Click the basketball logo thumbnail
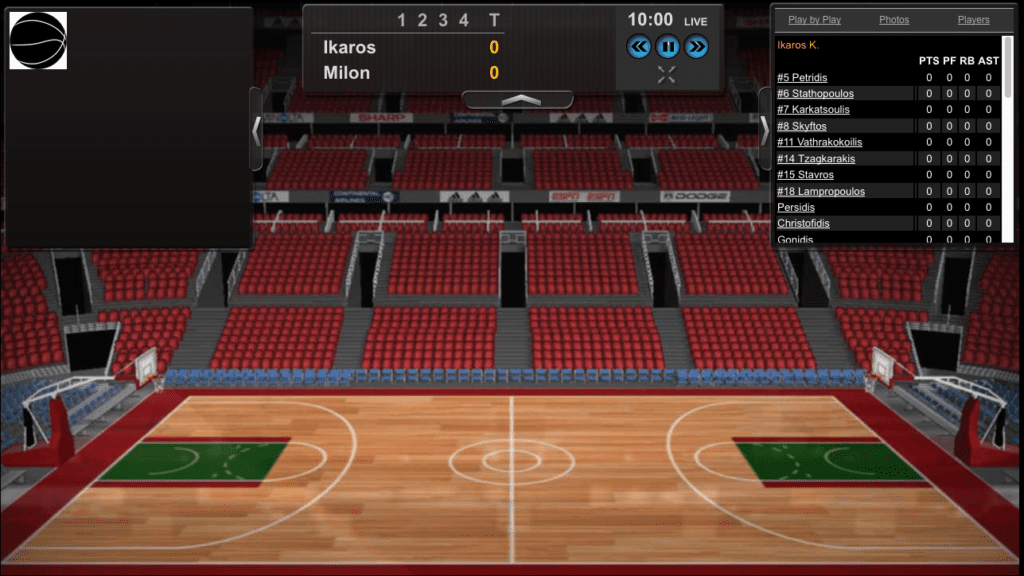This screenshot has height=576, width=1024. [38, 41]
